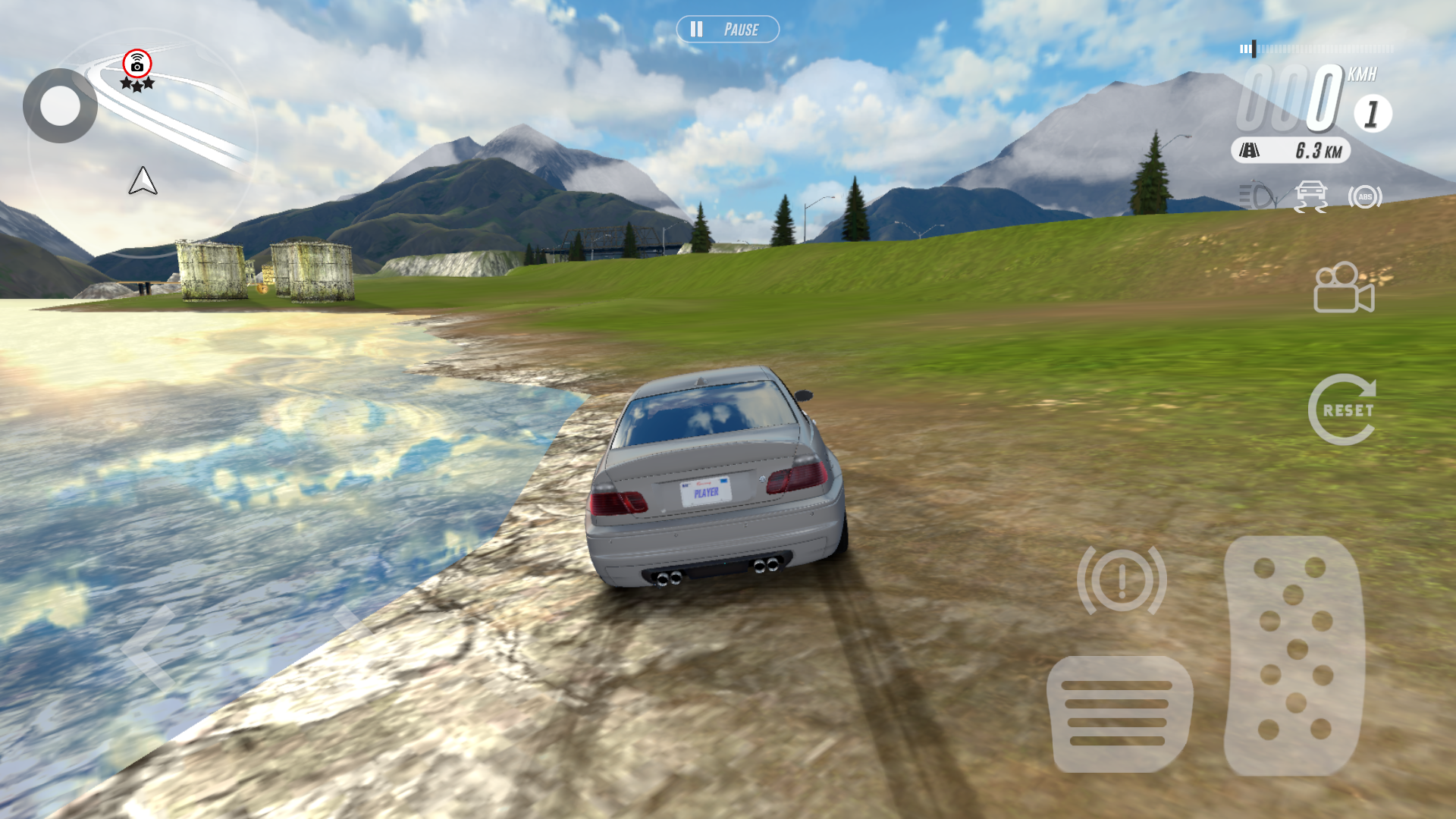The height and width of the screenshot is (819, 1456).
Task: Tap the grey round button beside minimap
Action: pos(60,106)
